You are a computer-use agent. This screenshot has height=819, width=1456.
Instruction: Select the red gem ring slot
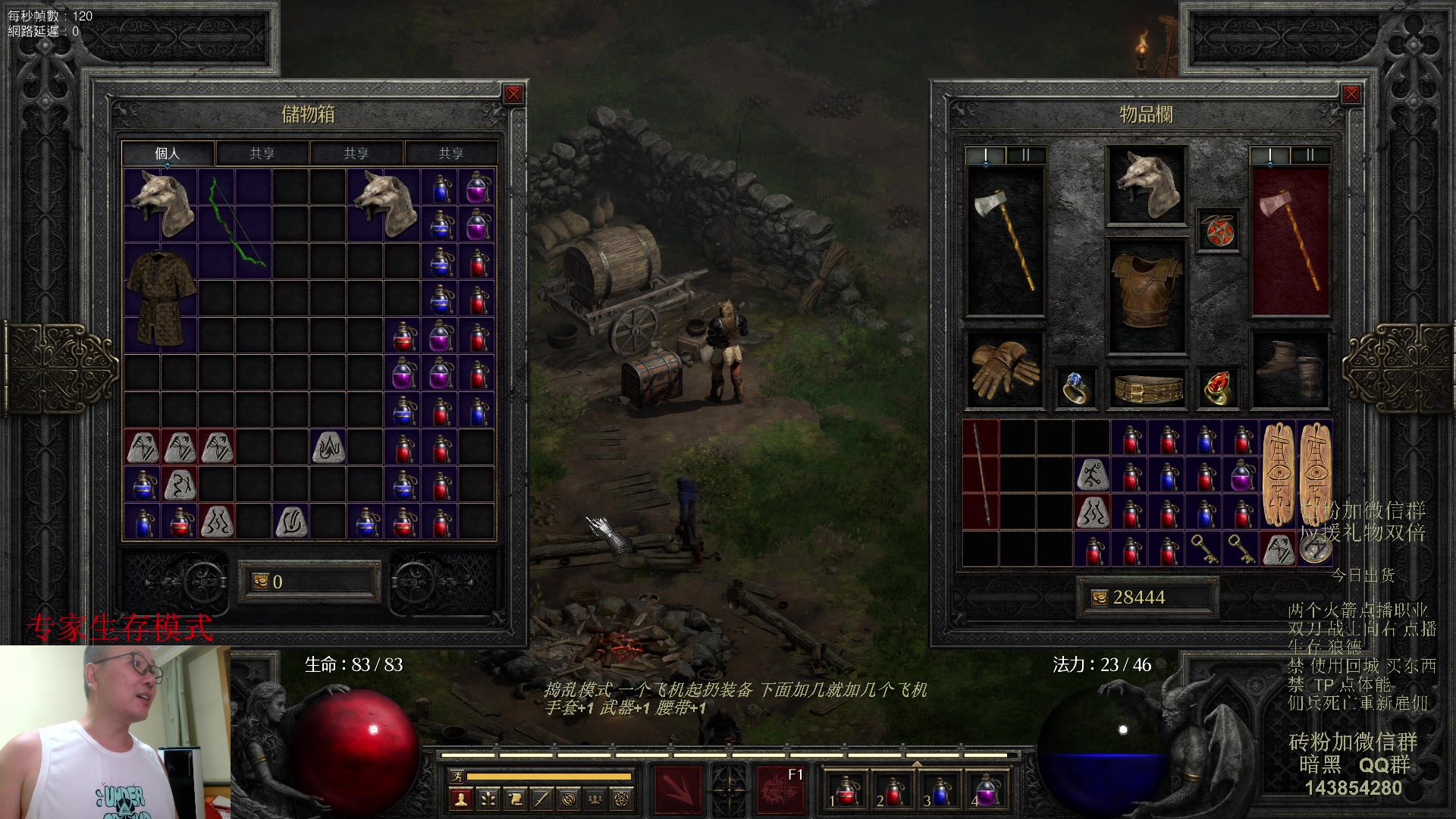(1216, 388)
